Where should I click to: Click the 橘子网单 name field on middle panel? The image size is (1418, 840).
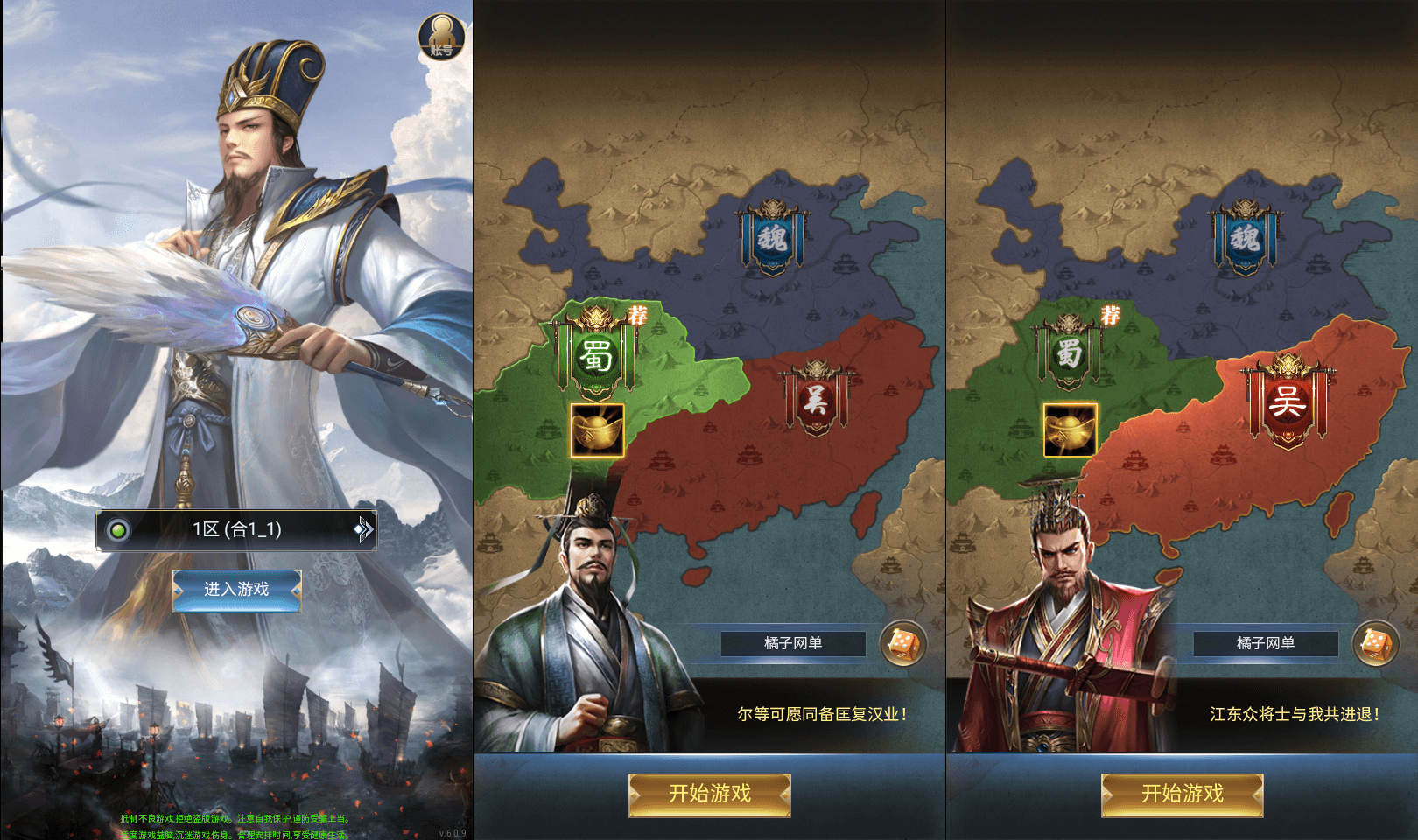click(x=792, y=643)
